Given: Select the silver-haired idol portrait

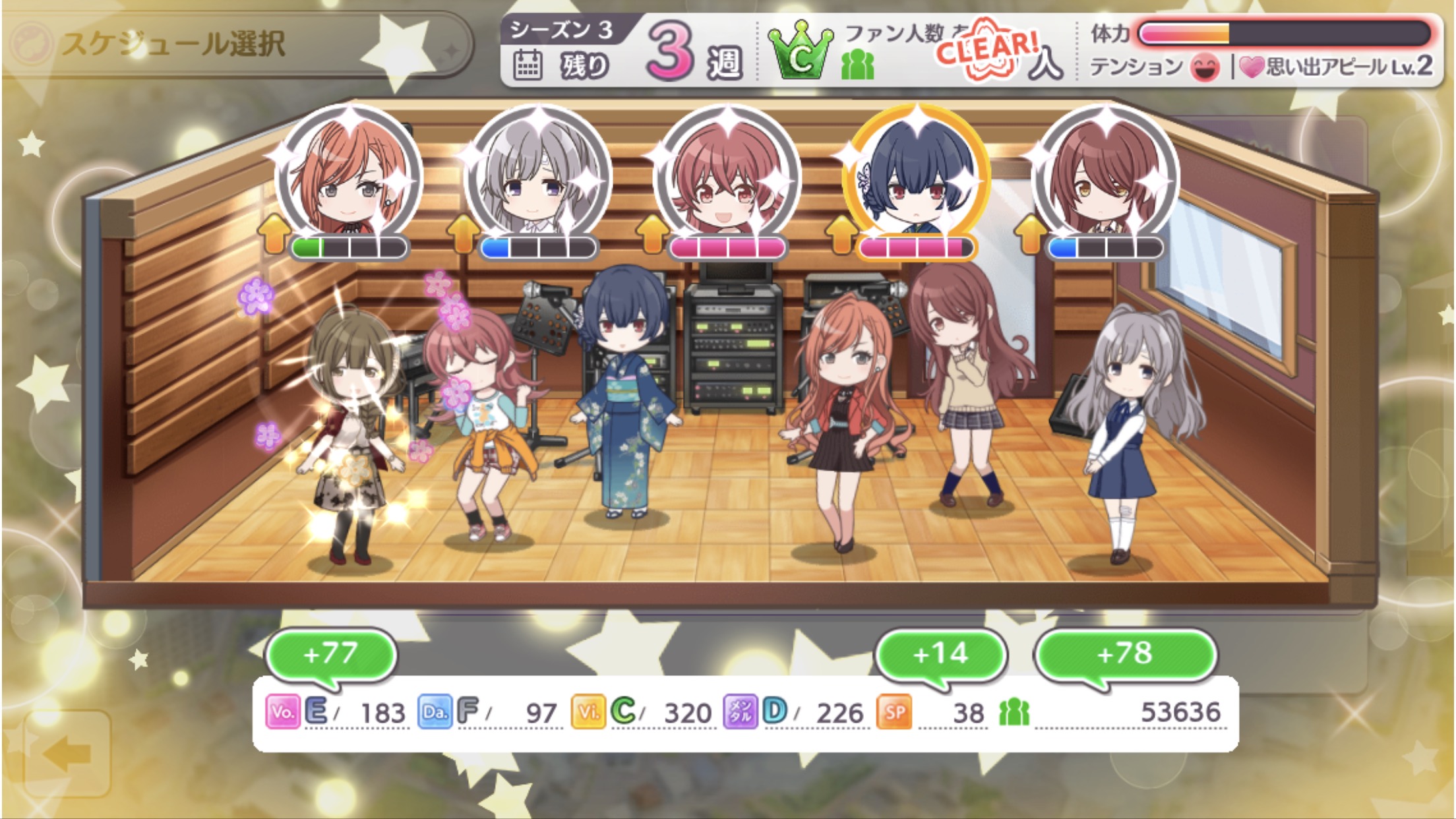Looking at the screenshot, I should [x=537, y=176].
